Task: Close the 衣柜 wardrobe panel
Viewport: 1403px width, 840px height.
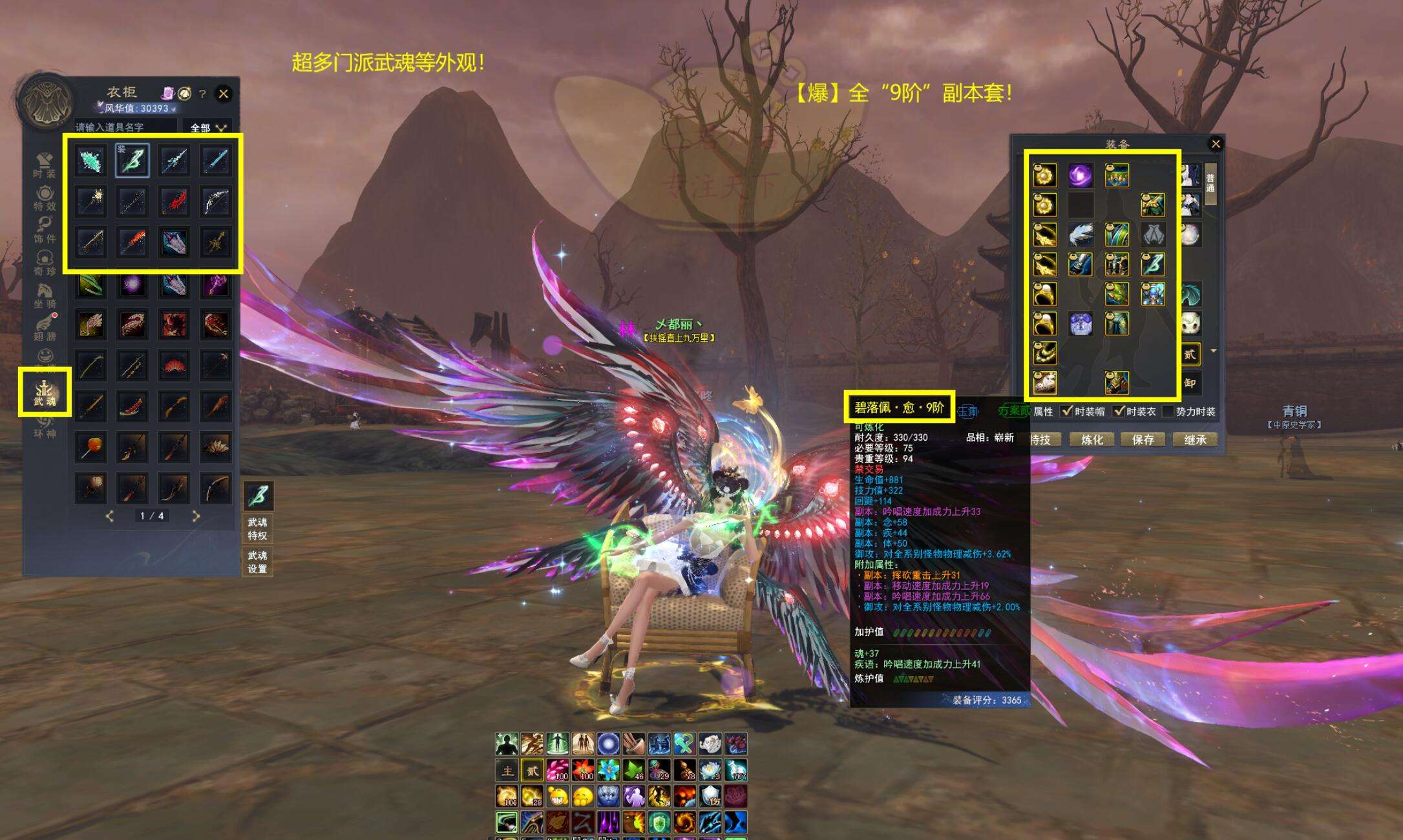Action: coord(224,94)
